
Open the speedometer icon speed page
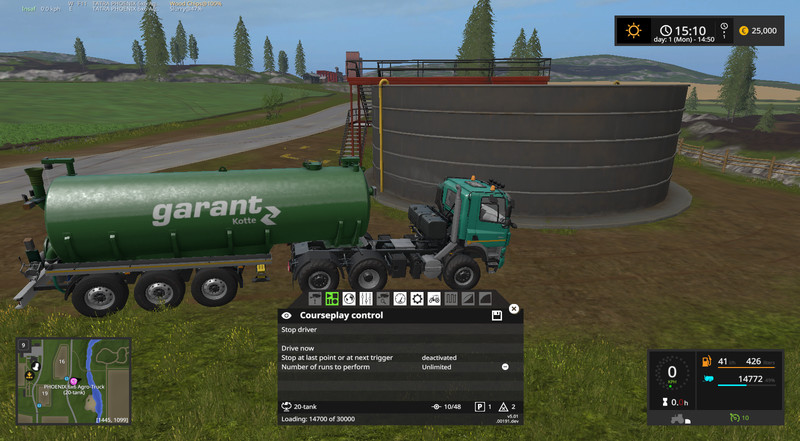click(x=400, y=298)
